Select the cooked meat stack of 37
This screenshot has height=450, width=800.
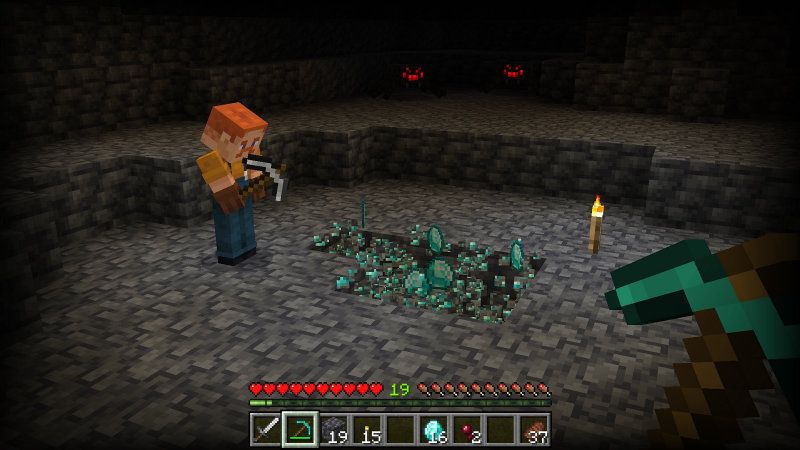535,430
